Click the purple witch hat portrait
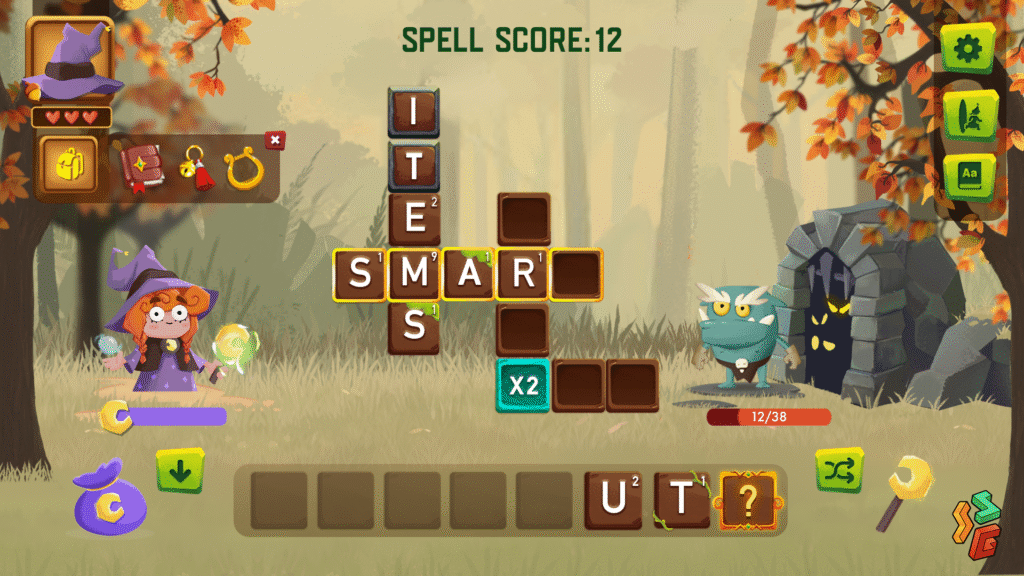The image size is (1024, 576). point(70,60)
